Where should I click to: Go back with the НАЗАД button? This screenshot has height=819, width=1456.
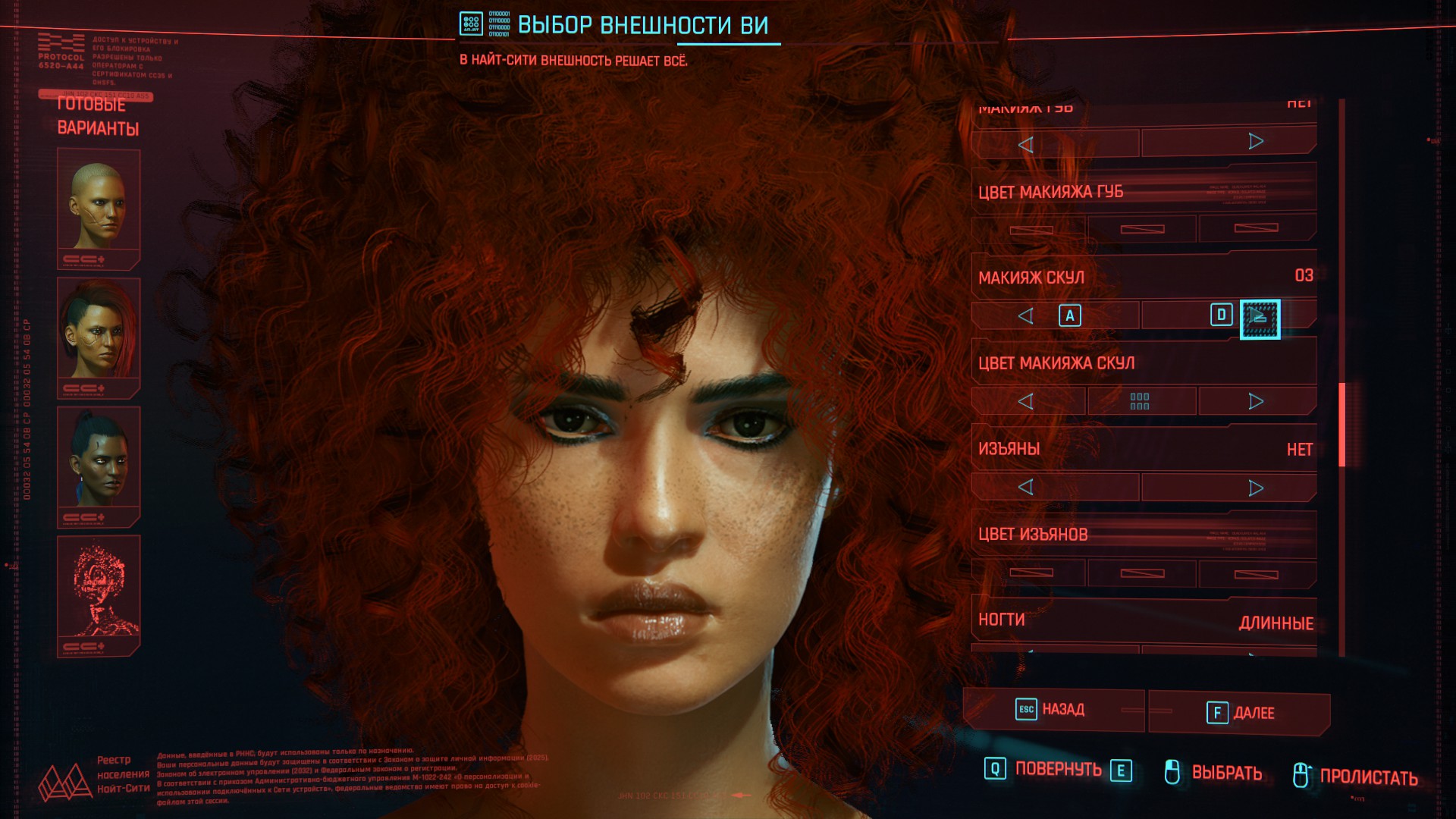click(x=1053, y=710)
